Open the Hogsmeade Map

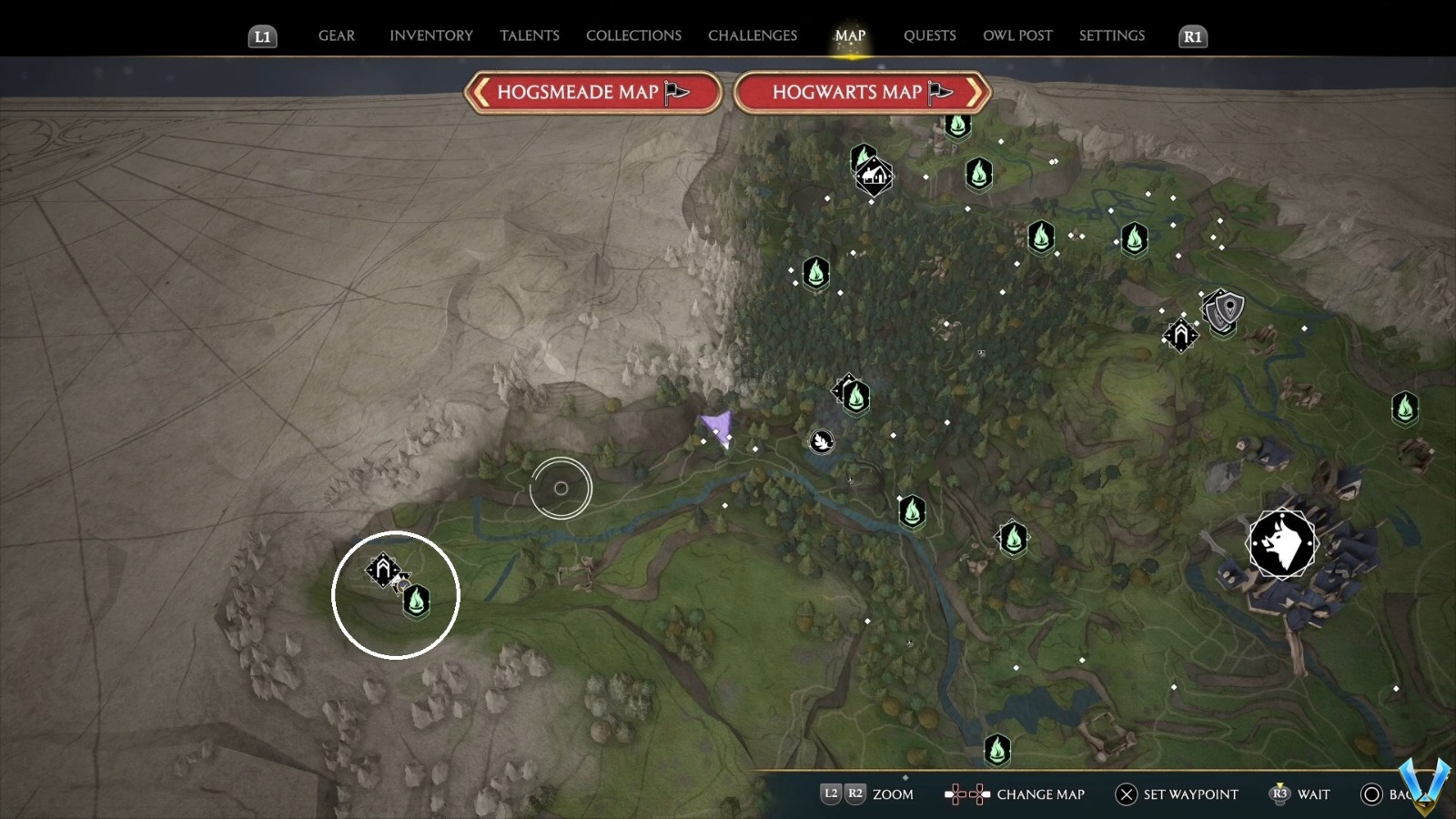[x=592, y=92]
